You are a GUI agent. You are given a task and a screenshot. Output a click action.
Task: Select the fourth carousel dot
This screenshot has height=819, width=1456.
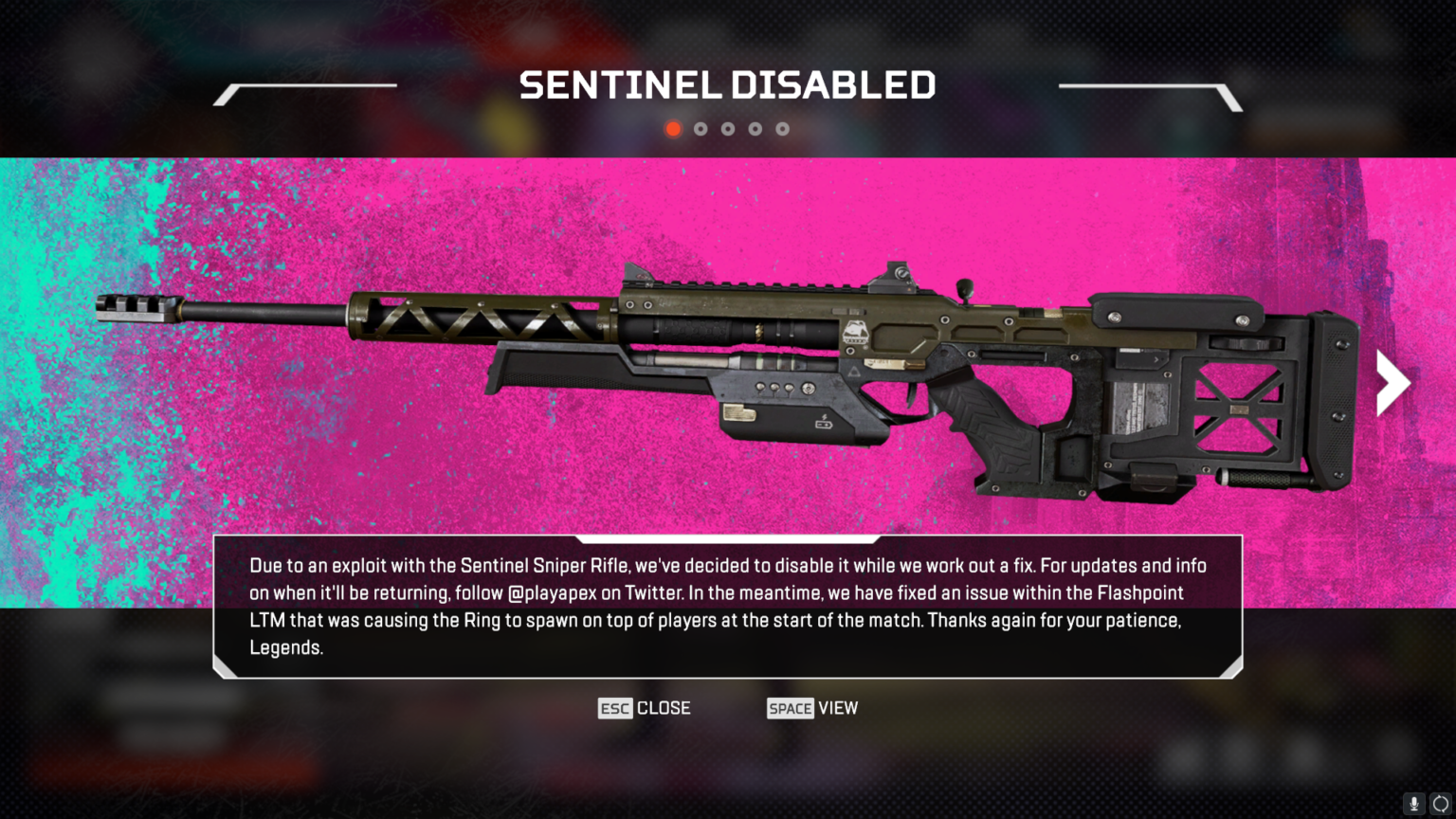pos(755,128)
